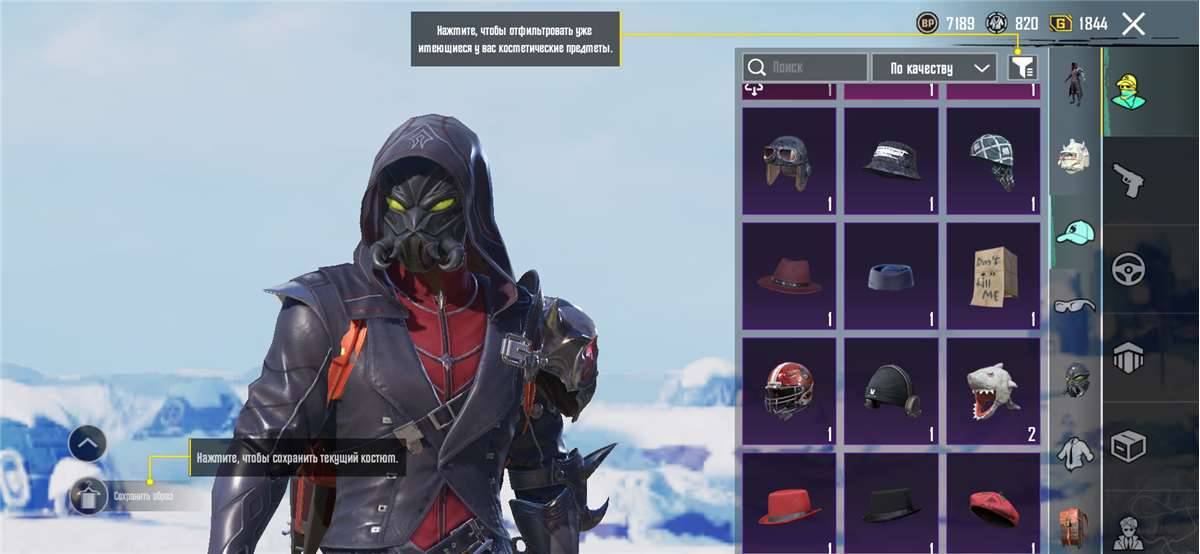Toggle the owned cosmetics filter funnel icon
1200x554 pixels.
1022,68
